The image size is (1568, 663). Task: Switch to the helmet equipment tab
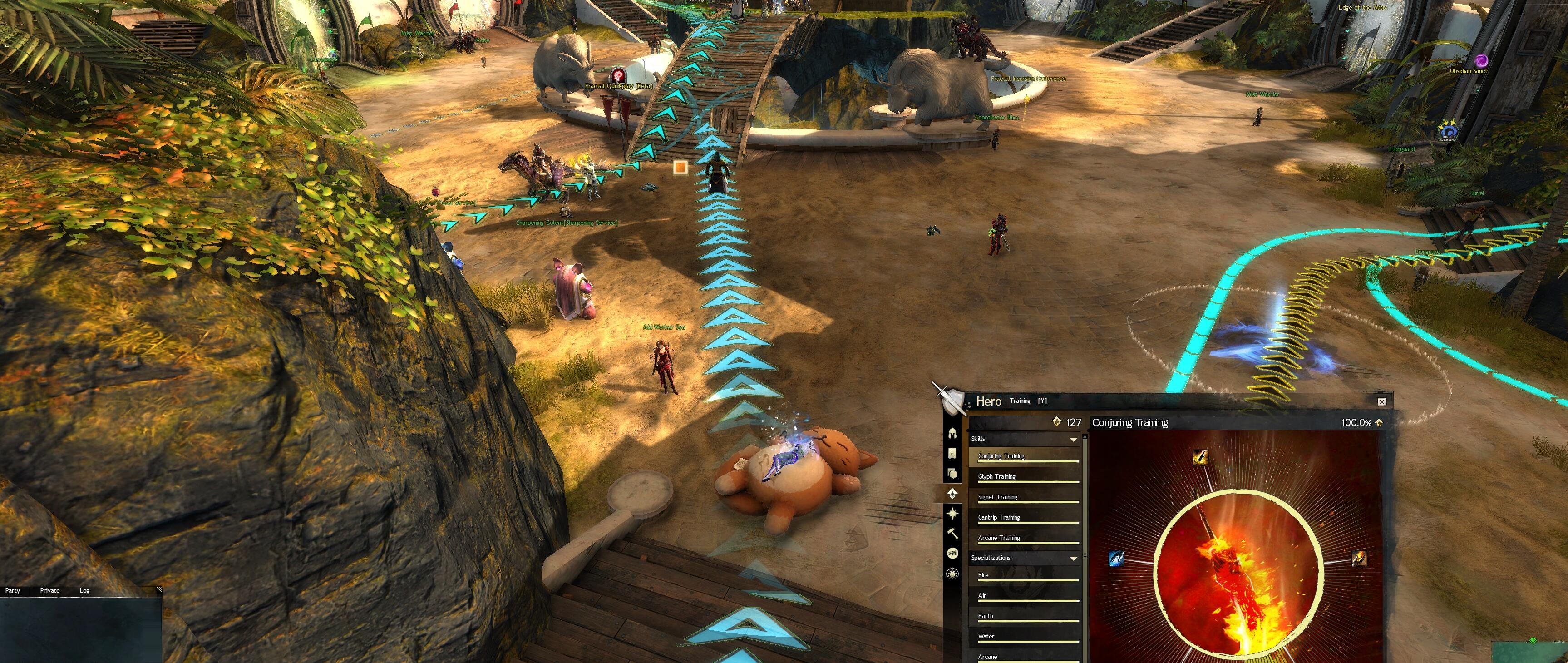[x=952, y=433]
